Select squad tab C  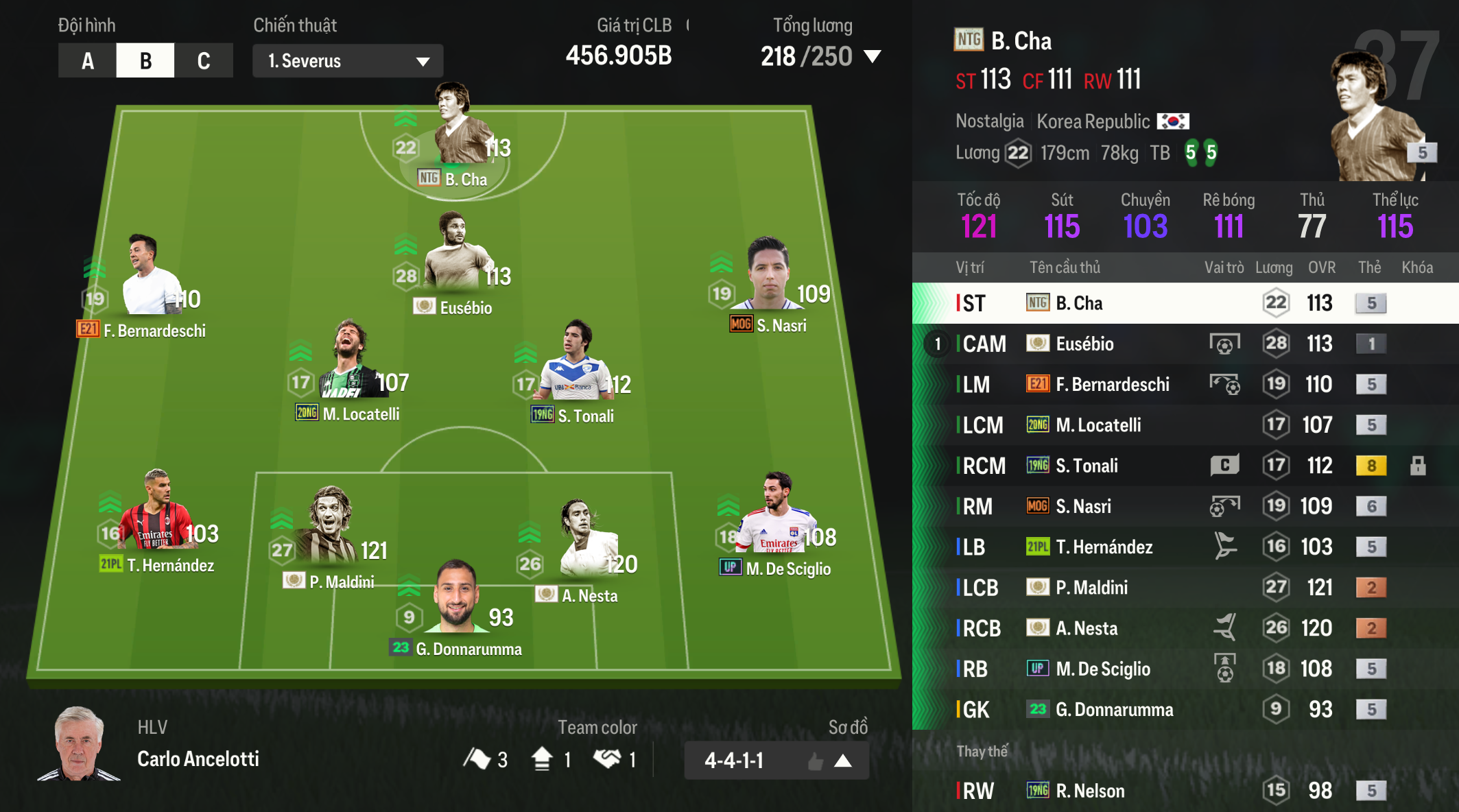pyautogui.click(x=204, y=61)
